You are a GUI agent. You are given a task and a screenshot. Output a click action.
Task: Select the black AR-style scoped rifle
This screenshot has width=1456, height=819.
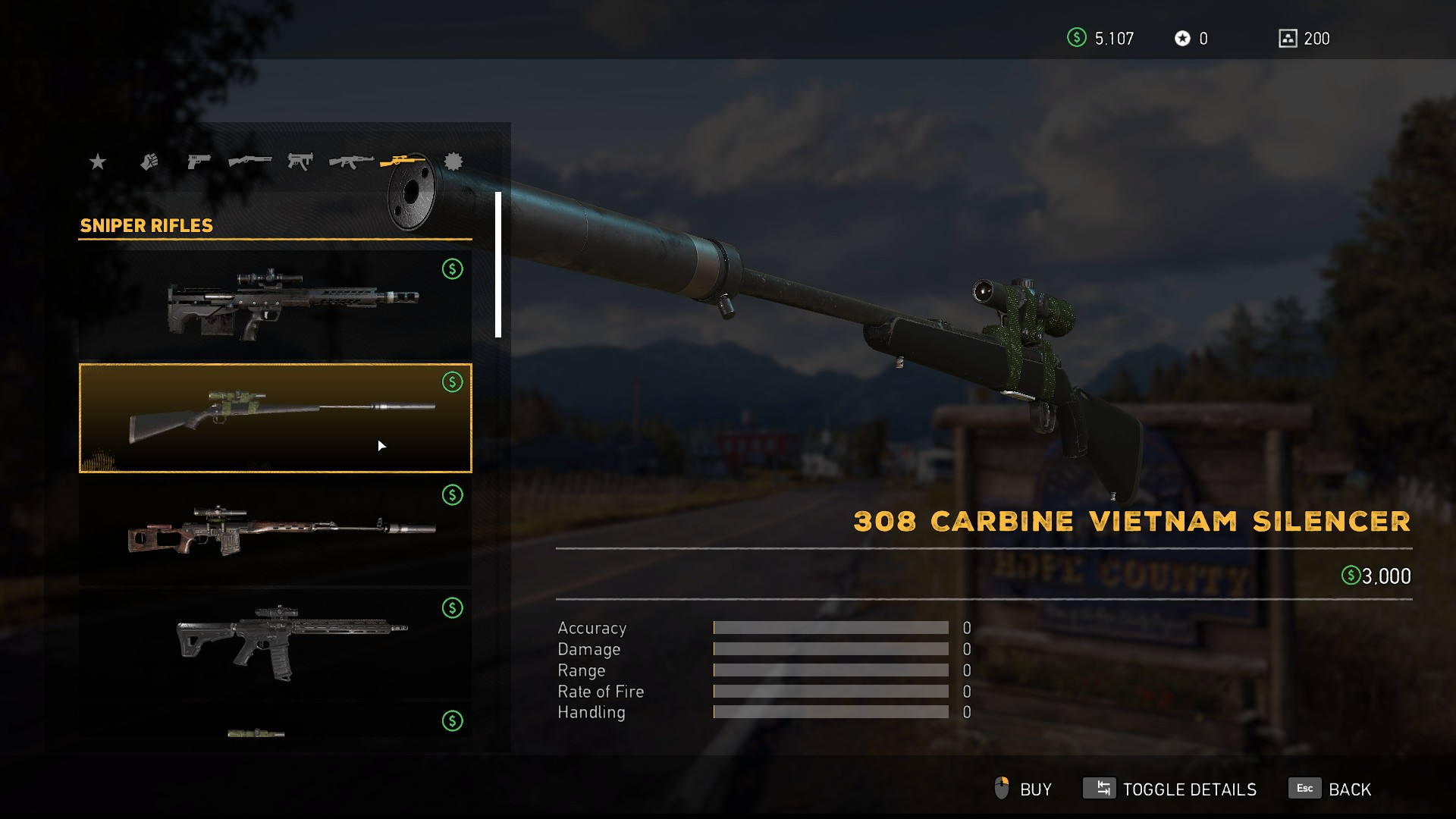click(275, 643)
